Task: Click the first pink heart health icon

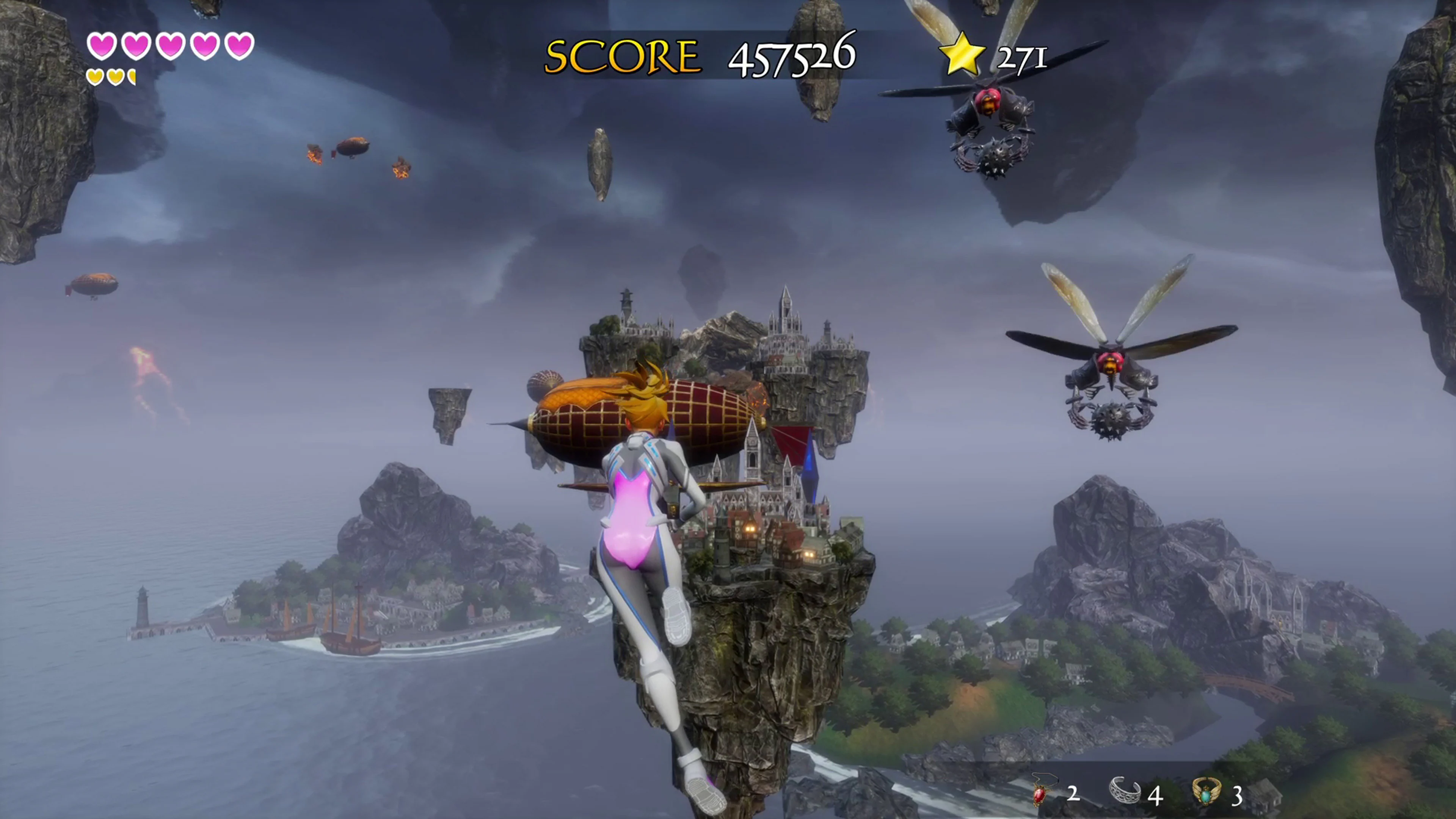Action: click(102, 46)
